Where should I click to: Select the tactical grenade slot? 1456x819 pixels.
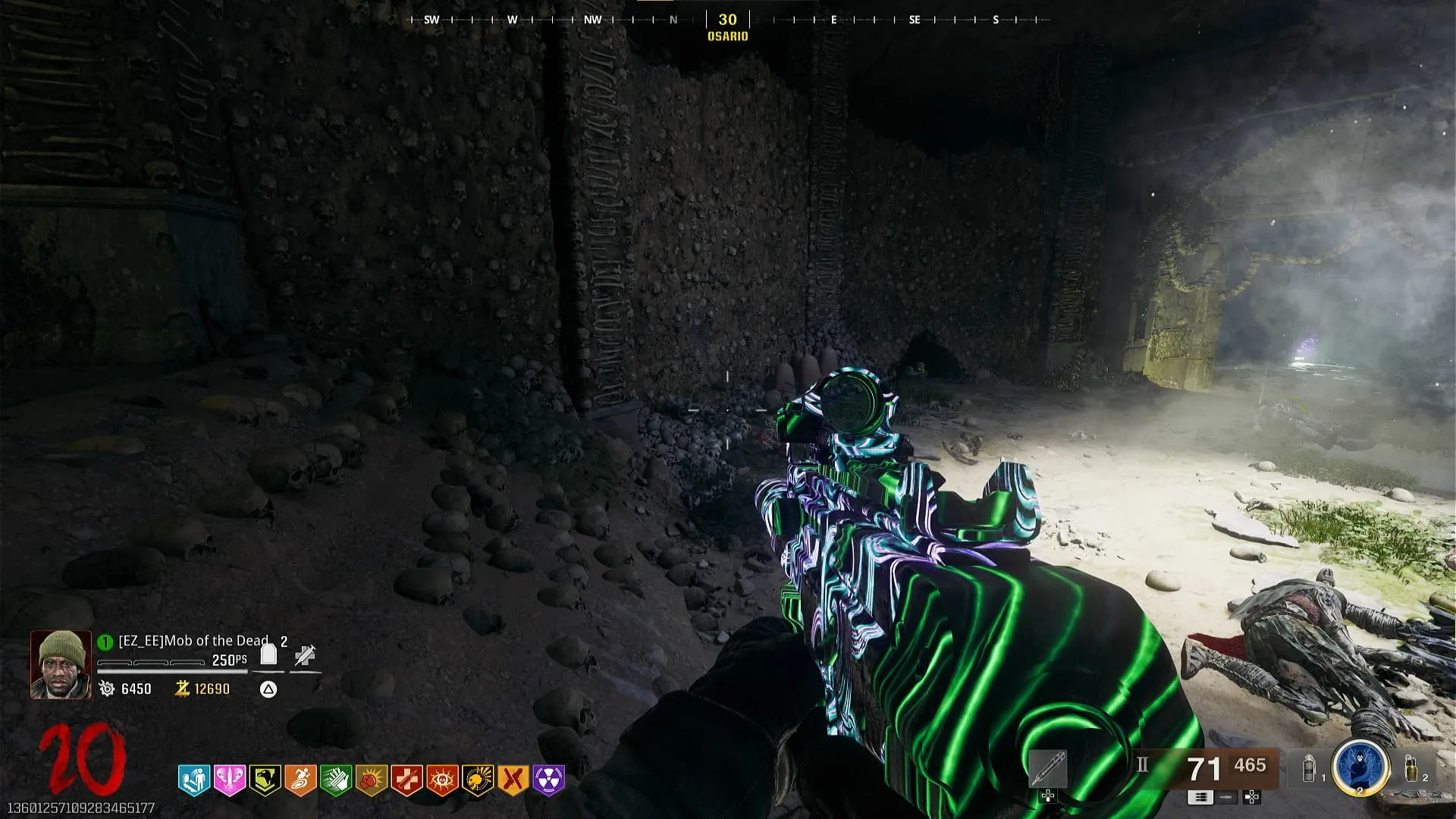(1310, 769)
